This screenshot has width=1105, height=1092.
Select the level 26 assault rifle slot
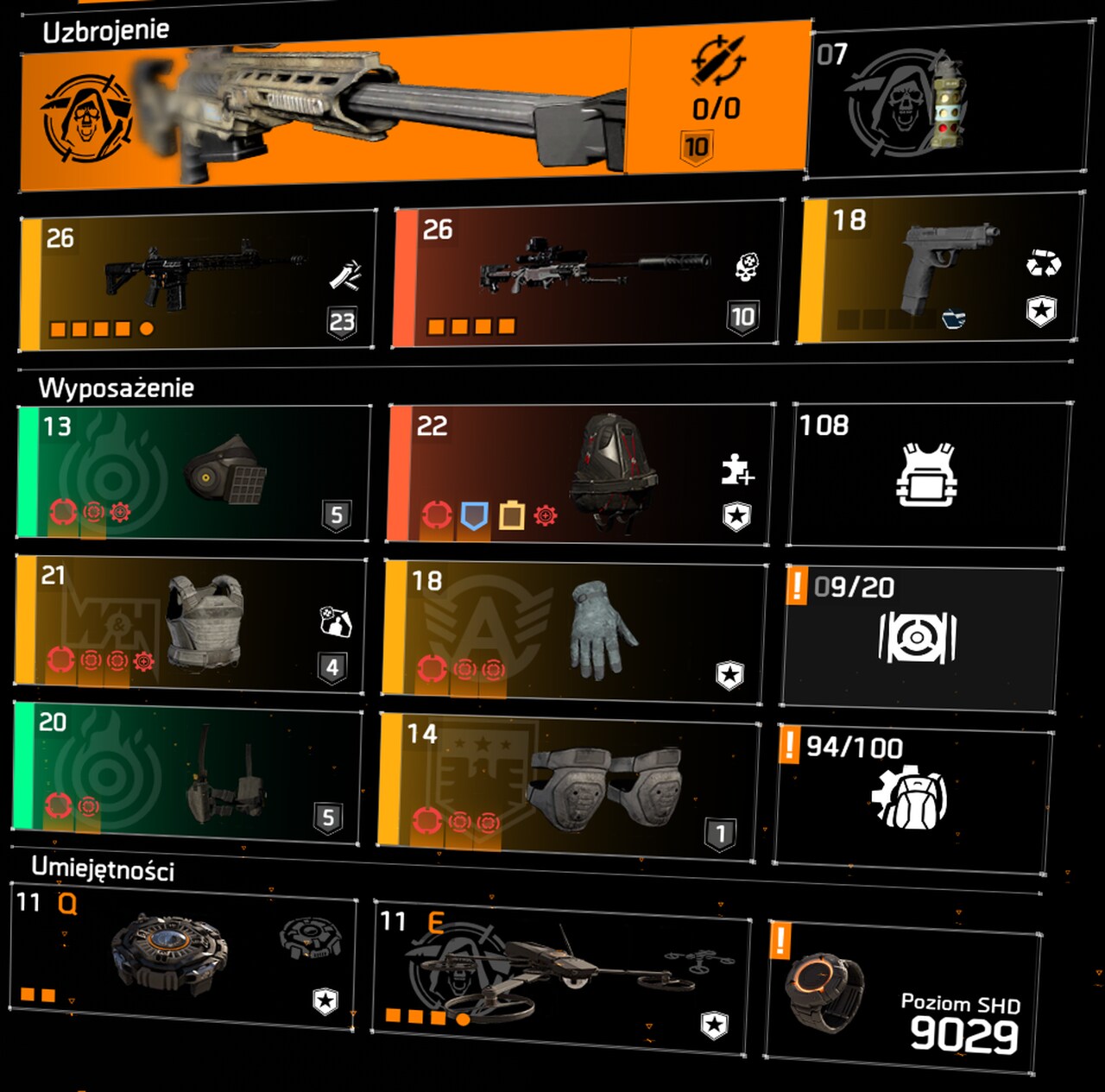pyautogui.click(x=199, y=281)
